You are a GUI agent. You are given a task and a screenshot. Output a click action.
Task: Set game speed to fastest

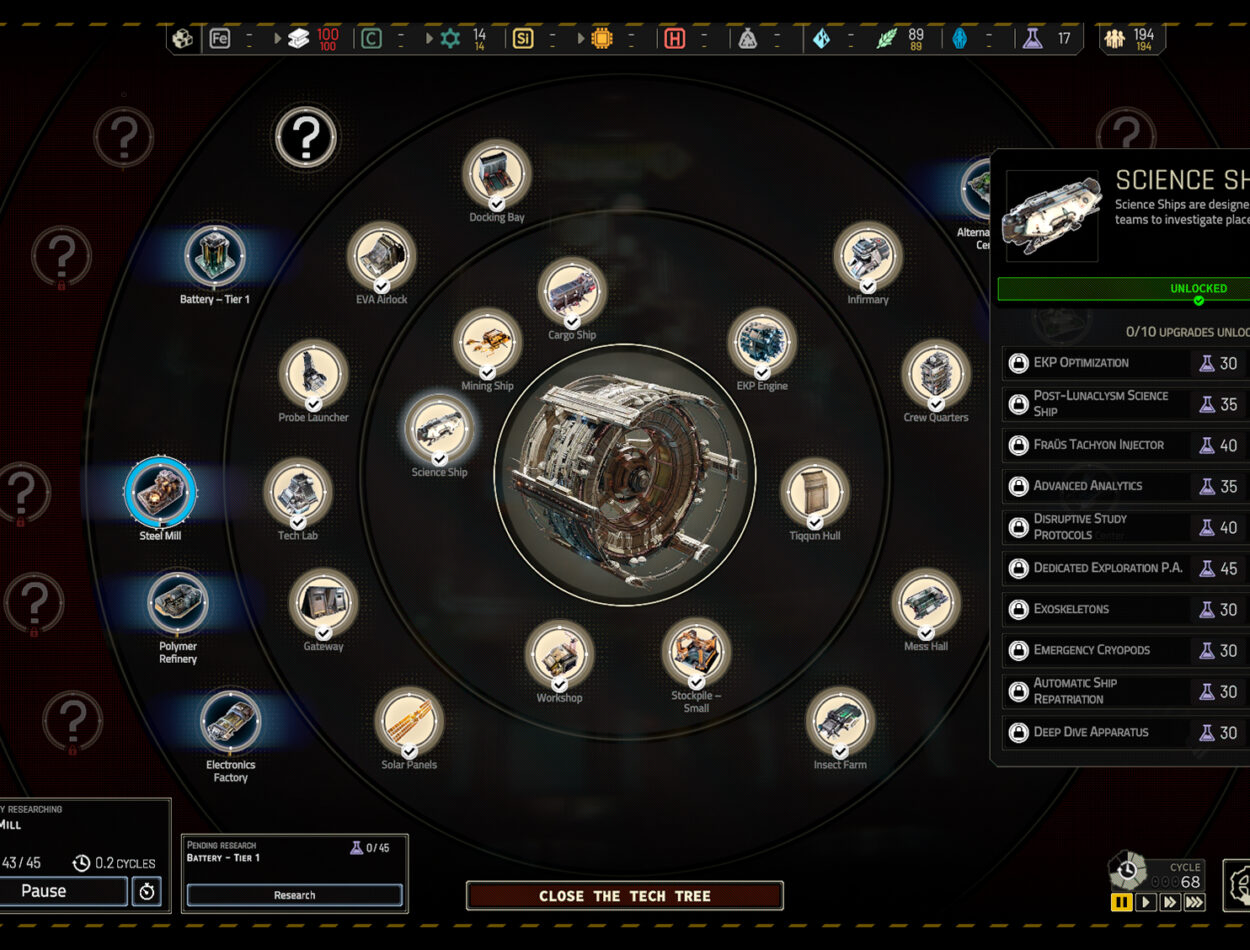tap(1194, 902)
